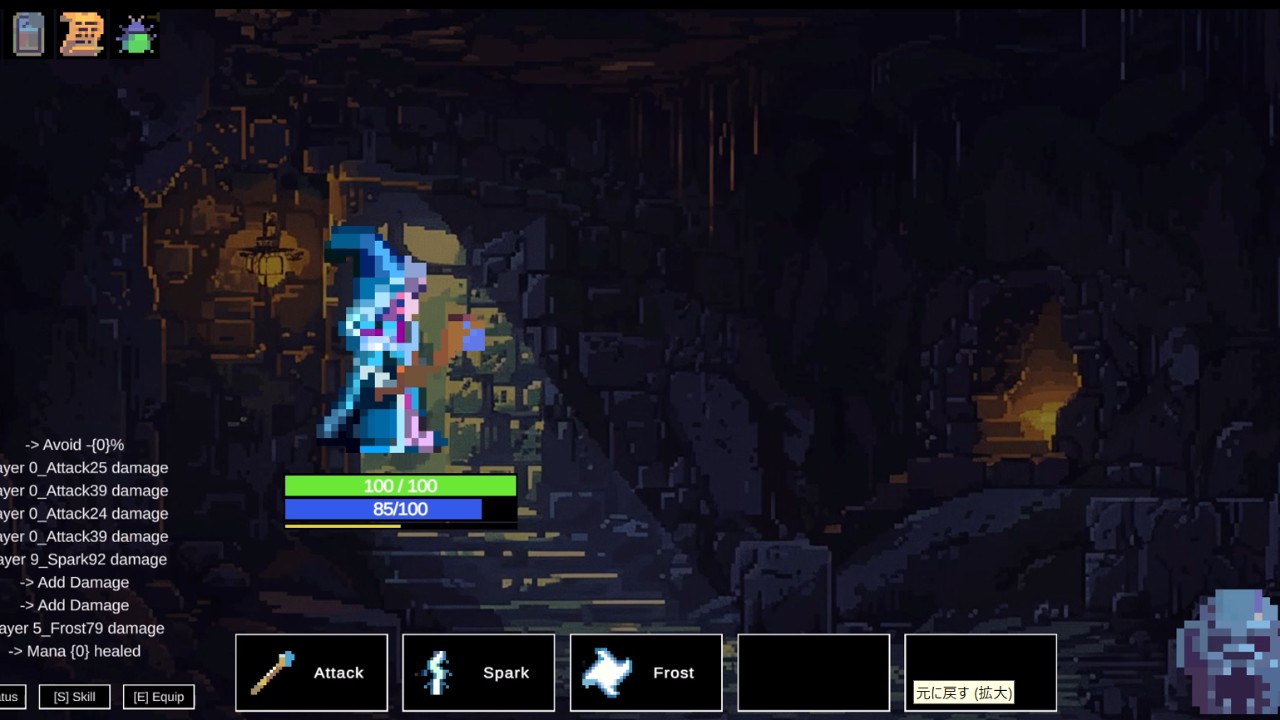Cast the Spark skill

(x=478, y=673)
